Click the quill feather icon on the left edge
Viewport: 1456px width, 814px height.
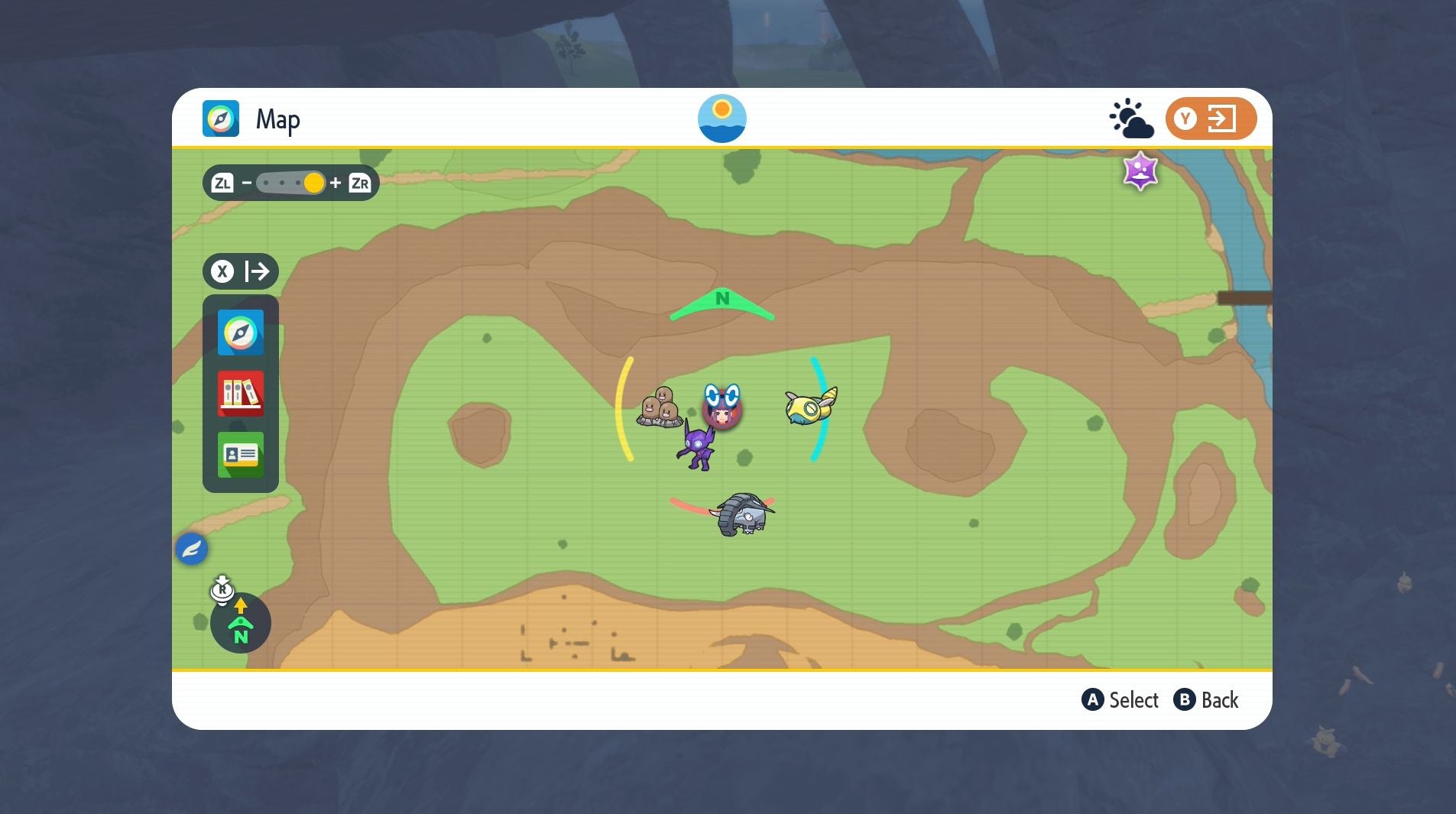point(192,548)
